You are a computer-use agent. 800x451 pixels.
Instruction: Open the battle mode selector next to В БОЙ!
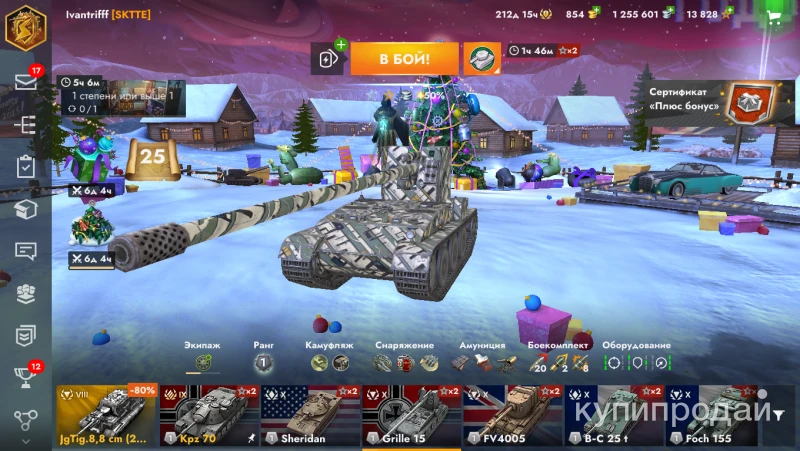coord(483,58)
